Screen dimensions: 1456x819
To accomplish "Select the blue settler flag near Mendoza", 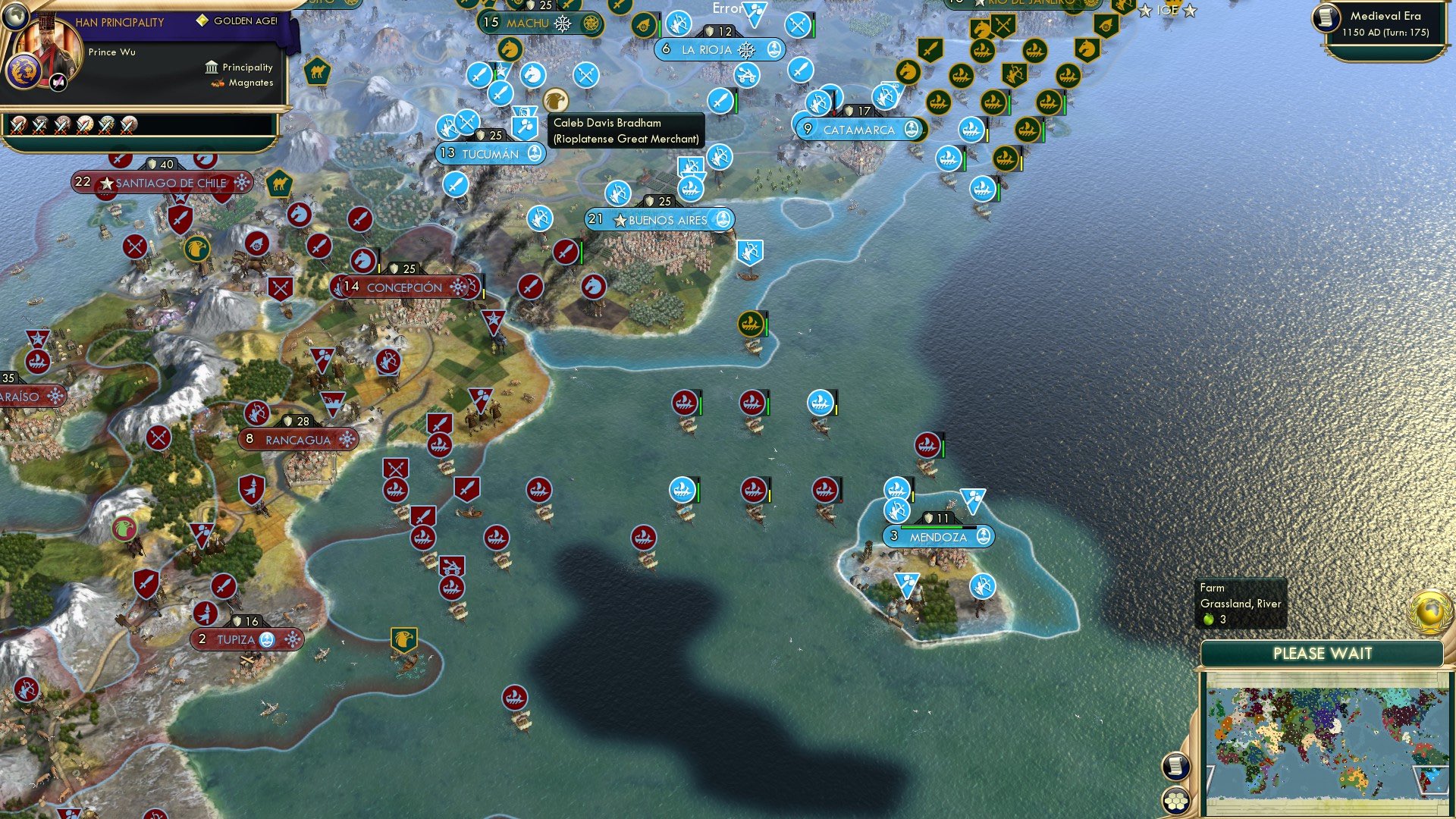I will (972, 500).
